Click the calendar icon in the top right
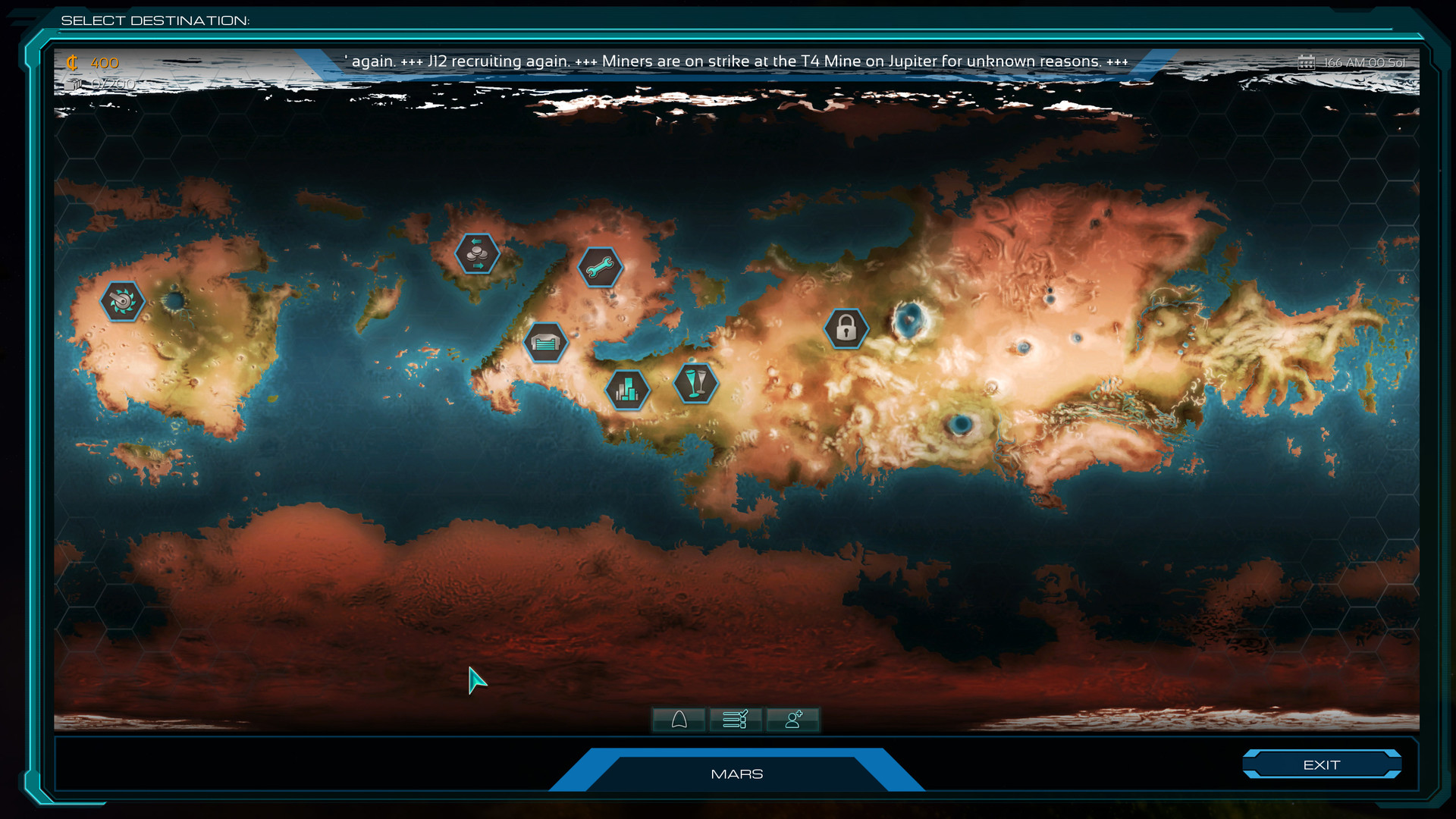Viewport: 1456px width, 819px height. (x=1307, y=61)
